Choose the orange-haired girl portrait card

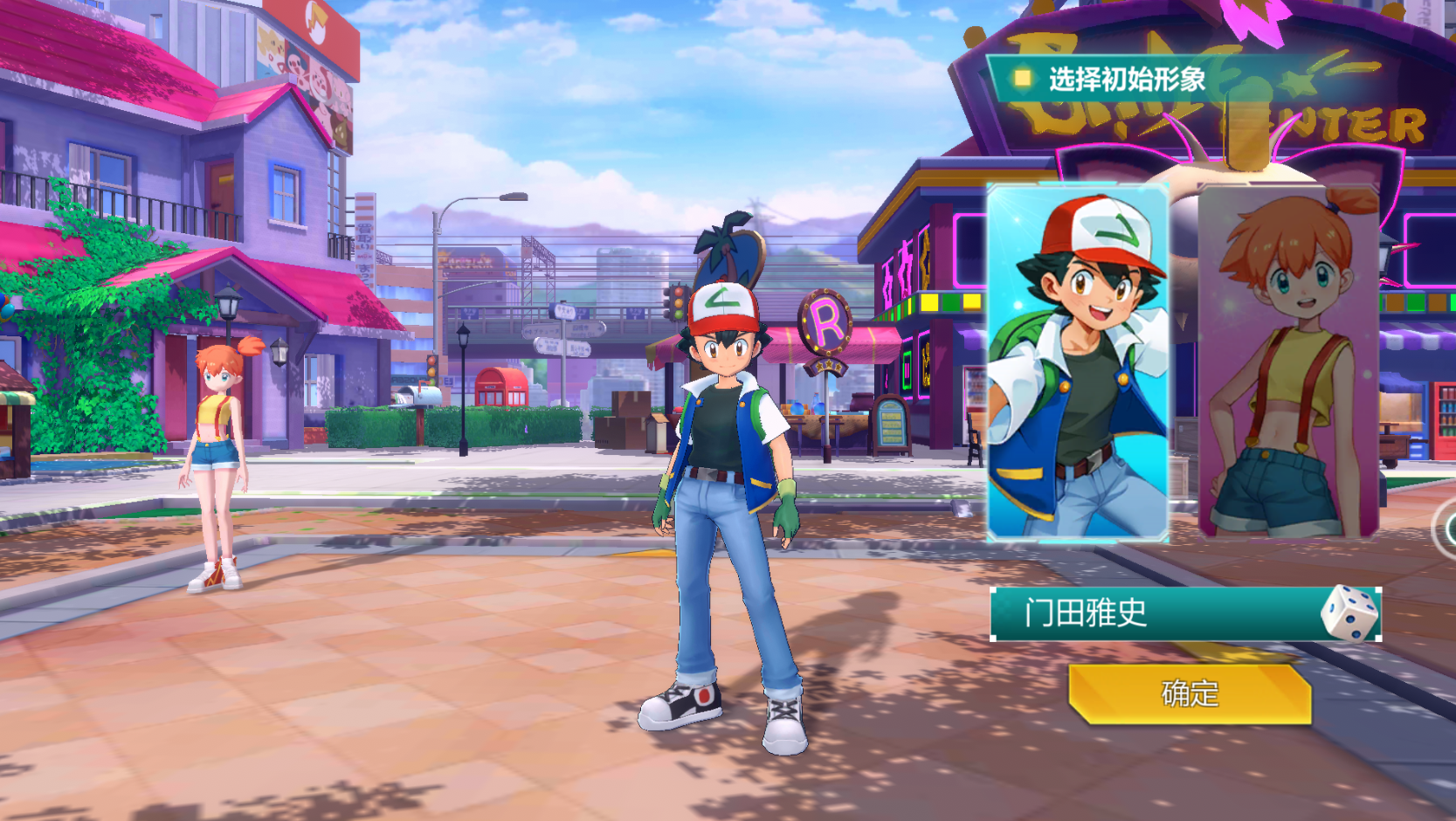(x=1288, y=362)
